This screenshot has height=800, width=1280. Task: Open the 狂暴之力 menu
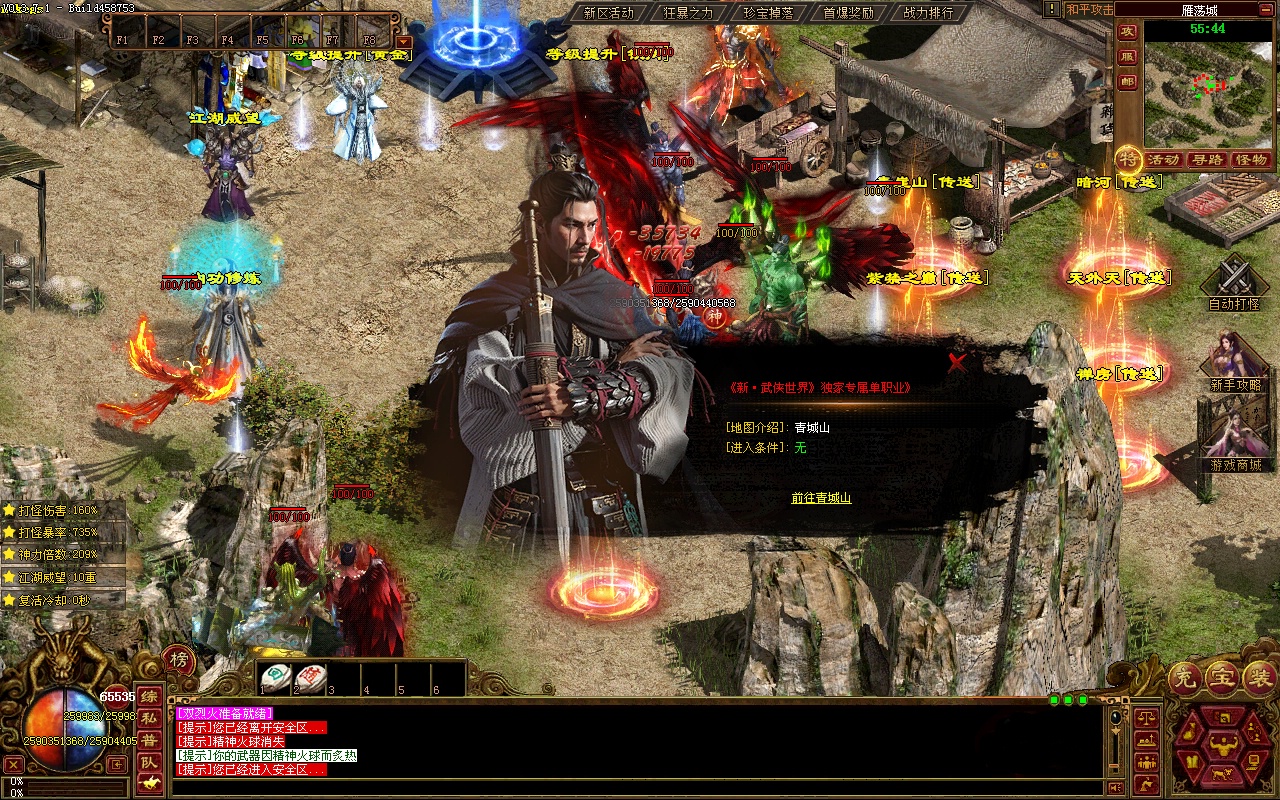688,13
